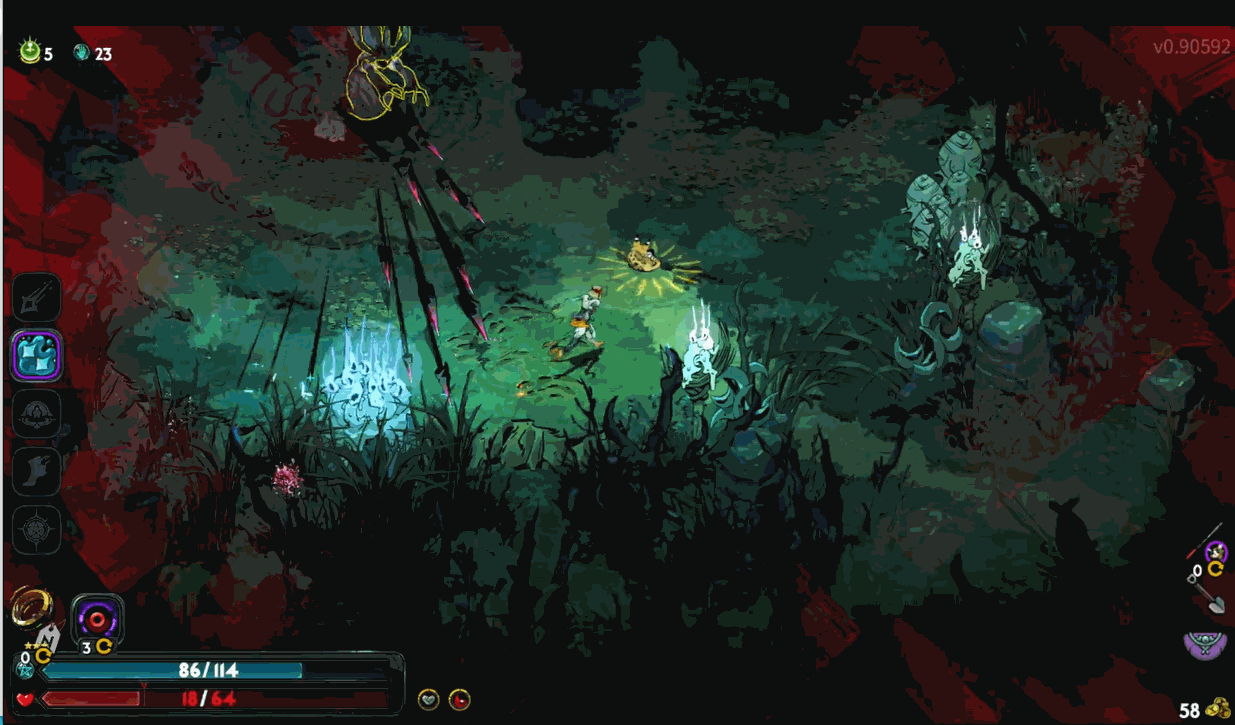Open the purple pouch icon
Image resolution: width=1235 pixels, height=725 pixels.
coord(1206,644)
